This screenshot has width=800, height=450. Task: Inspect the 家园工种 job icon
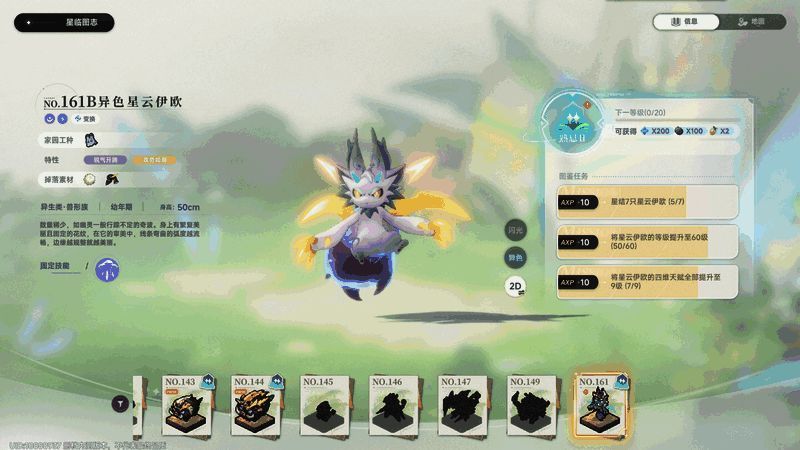89,139
